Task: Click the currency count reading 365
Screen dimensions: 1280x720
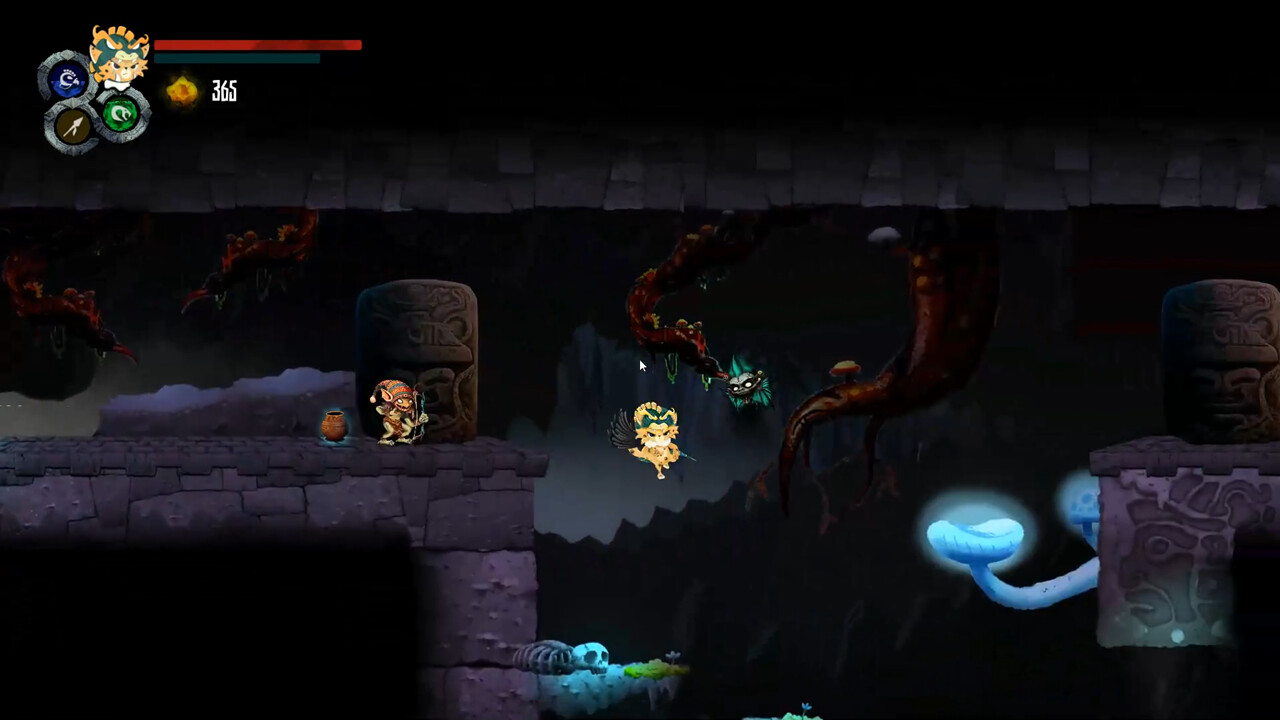Action: point(224,92)
